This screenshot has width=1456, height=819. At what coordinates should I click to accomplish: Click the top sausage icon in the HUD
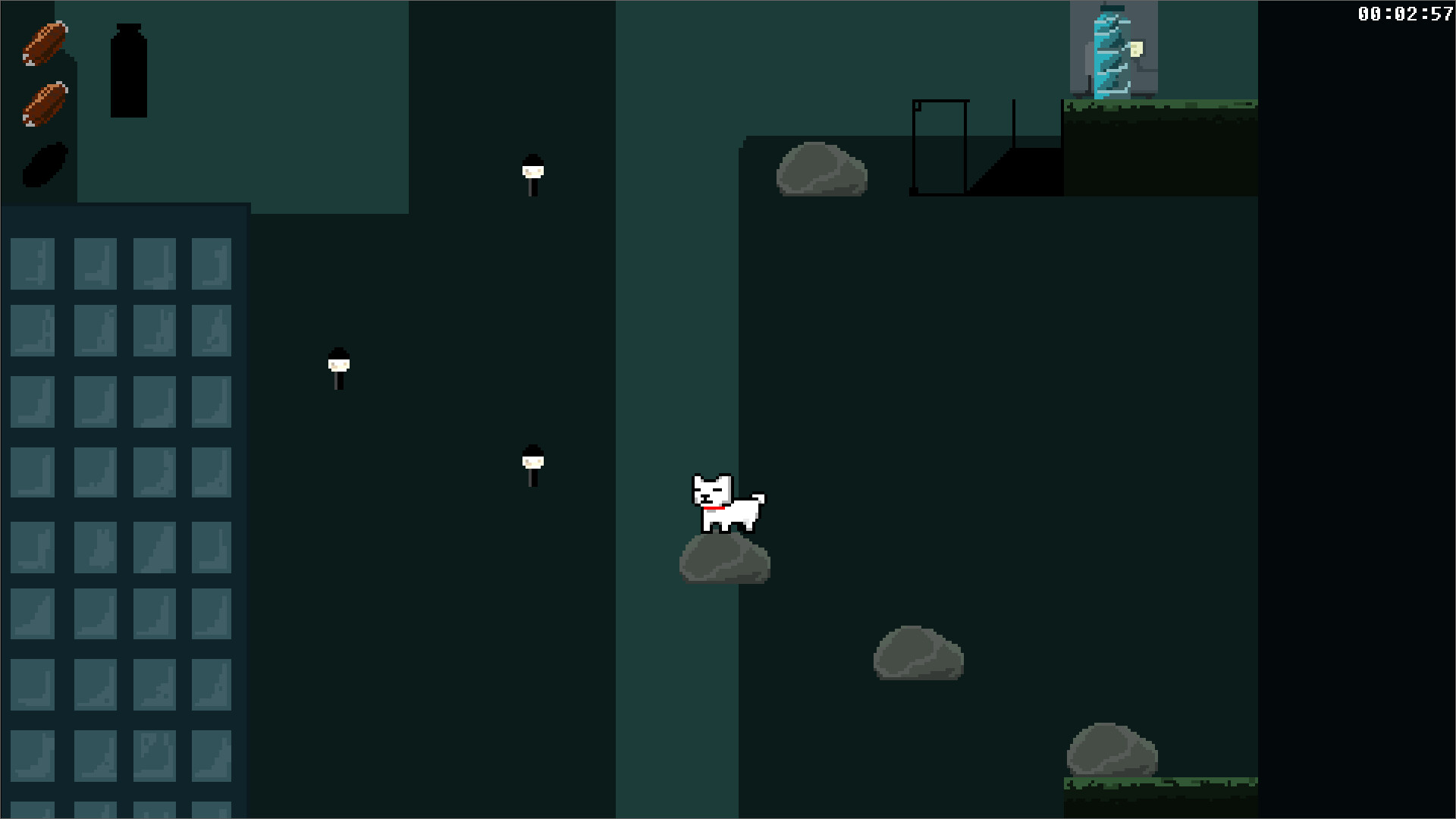pyautogui.click(x=45, y=44)
